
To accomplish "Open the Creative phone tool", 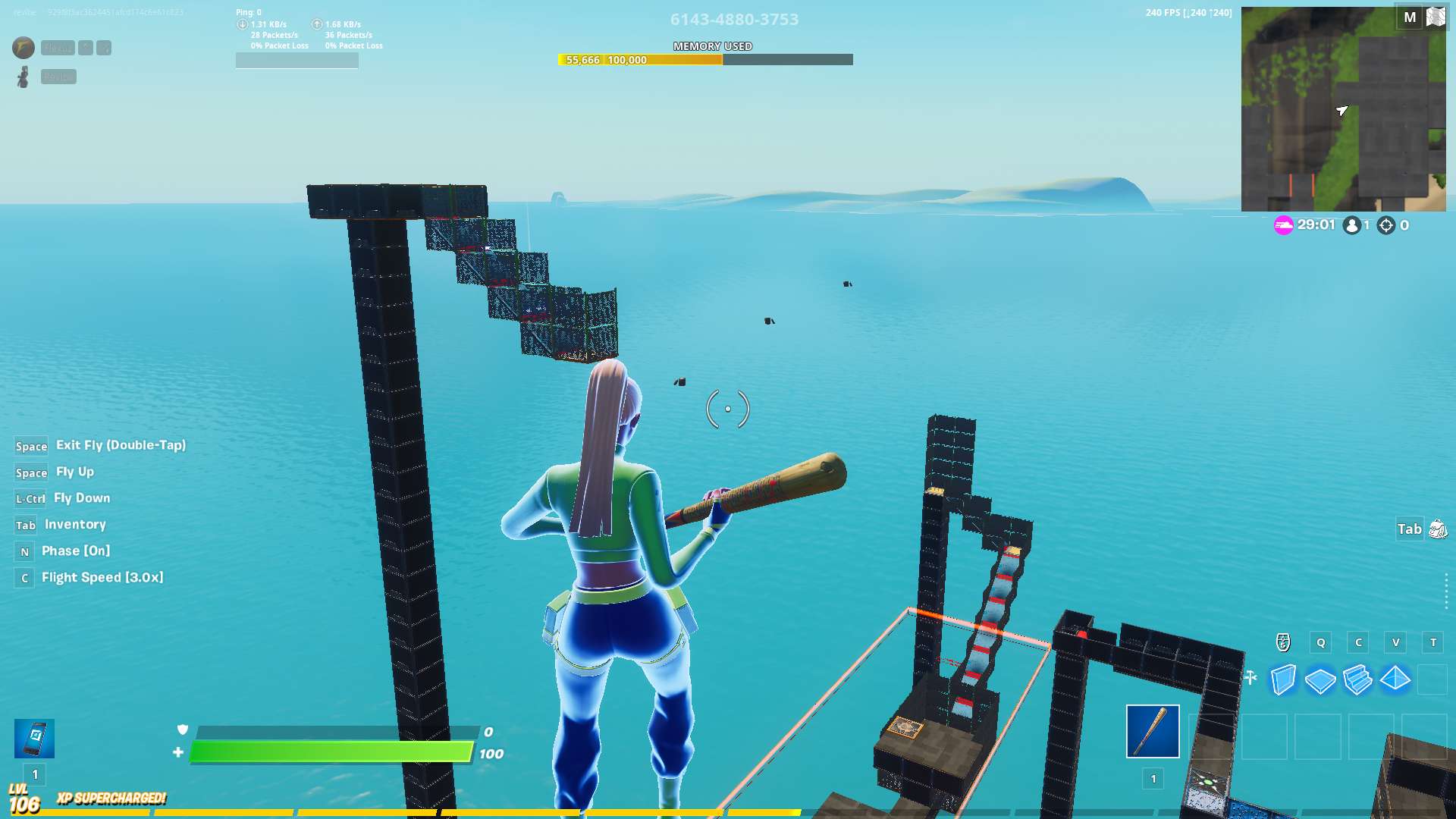I will point(33,737).
